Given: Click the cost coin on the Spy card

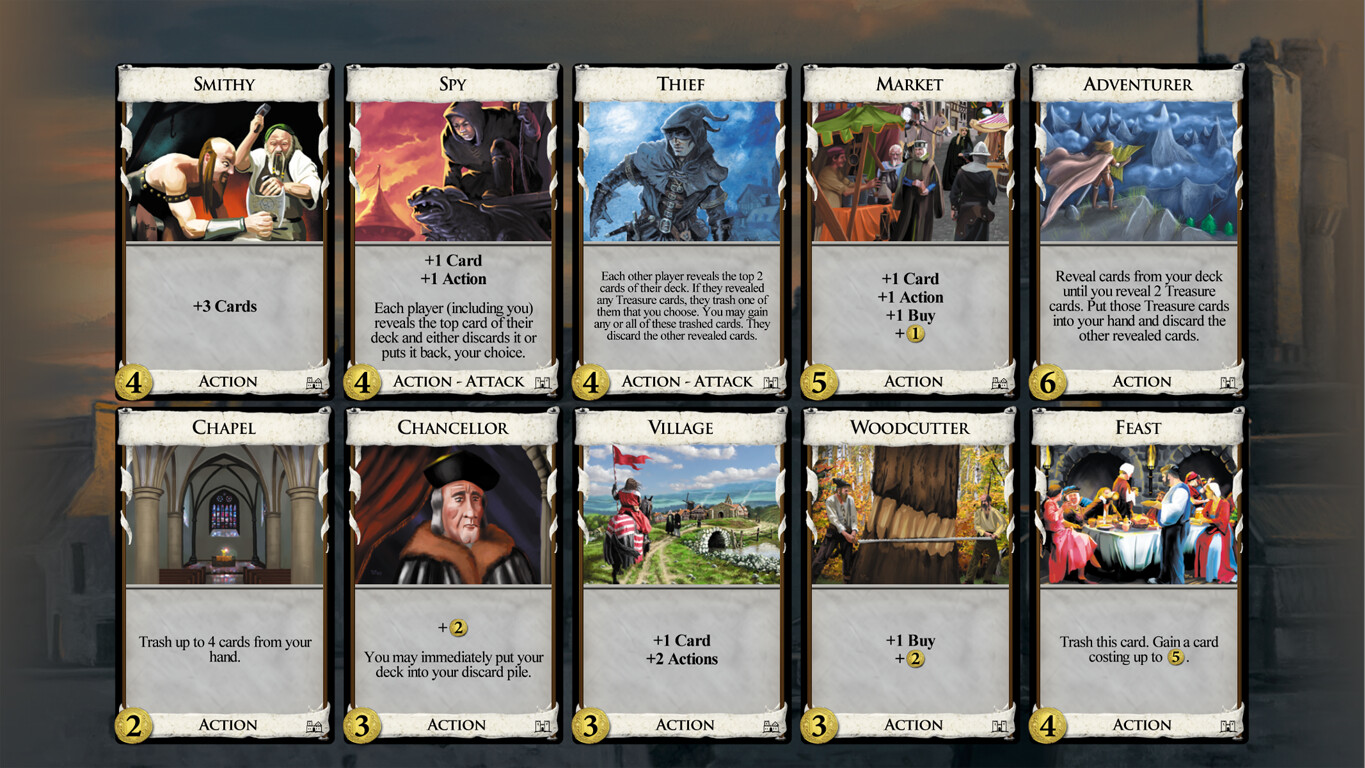Looking at the screenshot, I should point(362,382).
